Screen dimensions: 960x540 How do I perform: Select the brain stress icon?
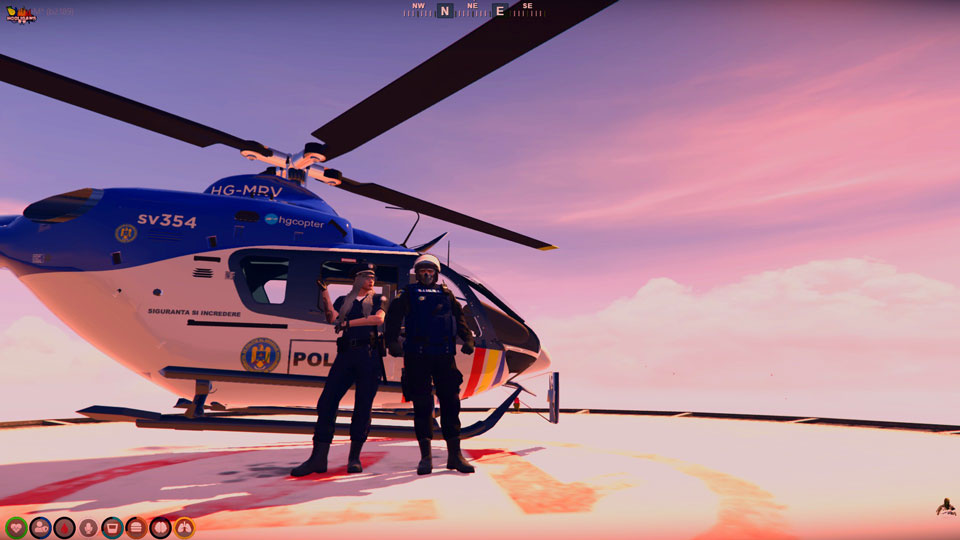coord(160,527)
